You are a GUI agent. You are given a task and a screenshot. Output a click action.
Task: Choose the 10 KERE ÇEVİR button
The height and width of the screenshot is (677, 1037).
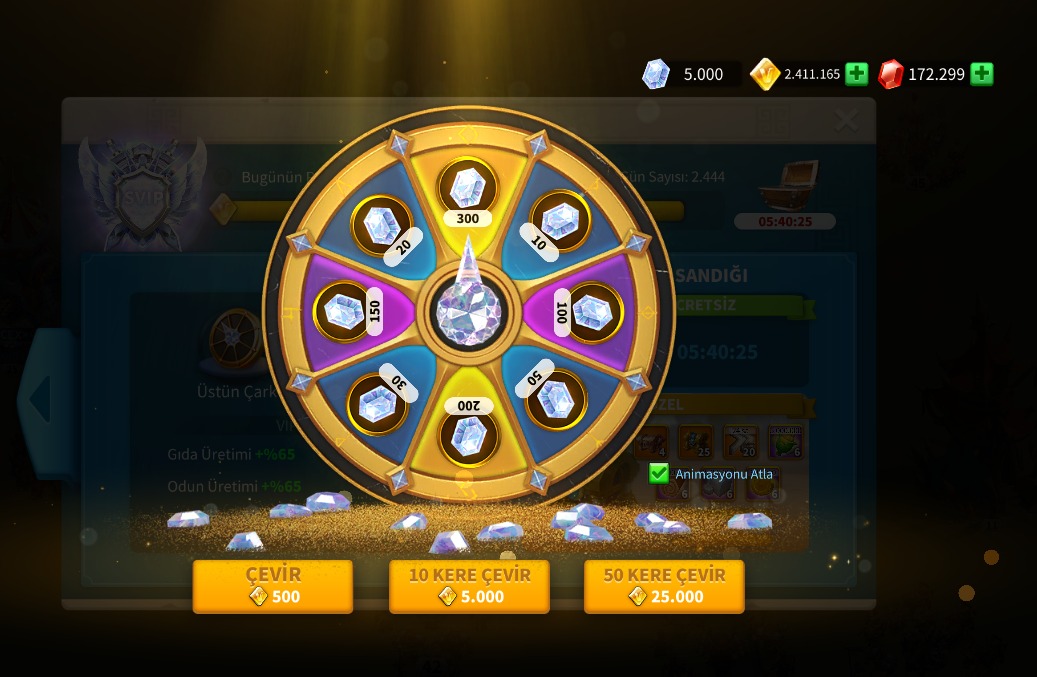[x=469, y=586]
